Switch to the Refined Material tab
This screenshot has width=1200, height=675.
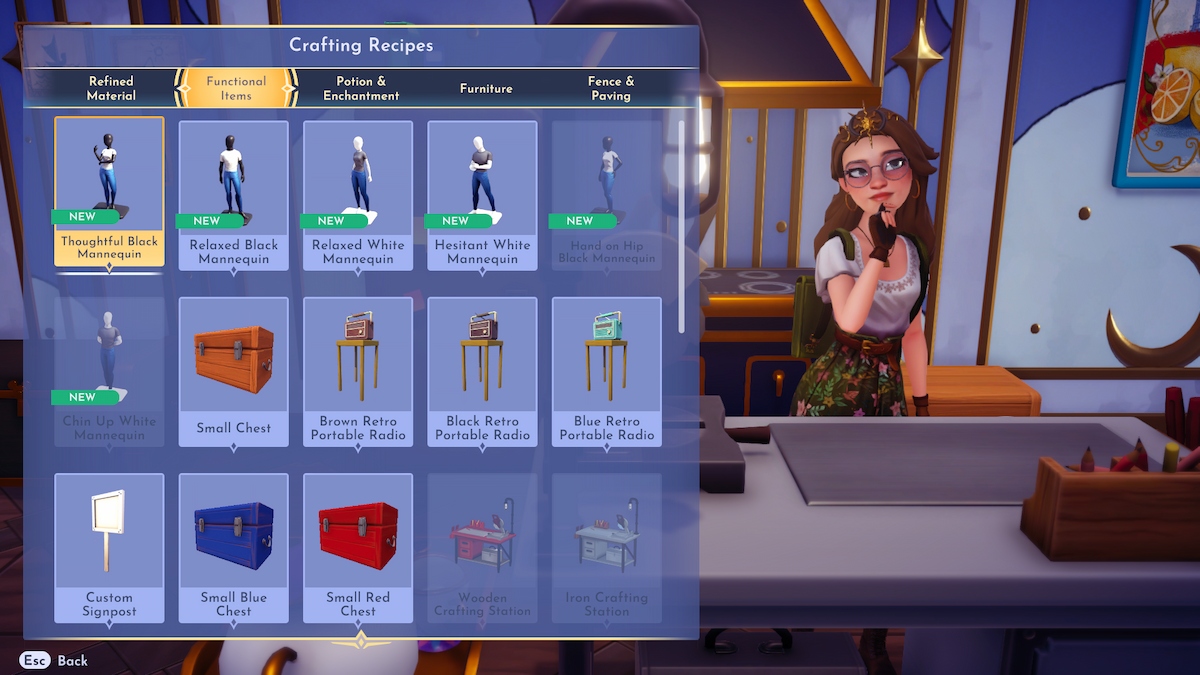click(111, 88)
